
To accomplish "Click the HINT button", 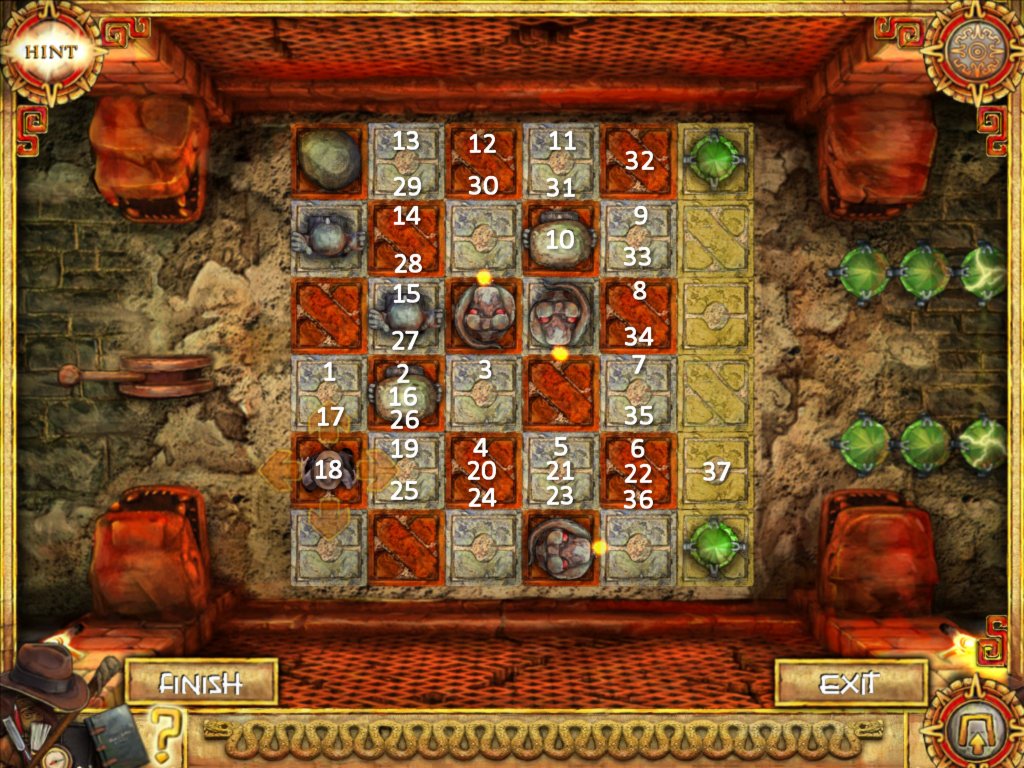I will tap(43, 50).
